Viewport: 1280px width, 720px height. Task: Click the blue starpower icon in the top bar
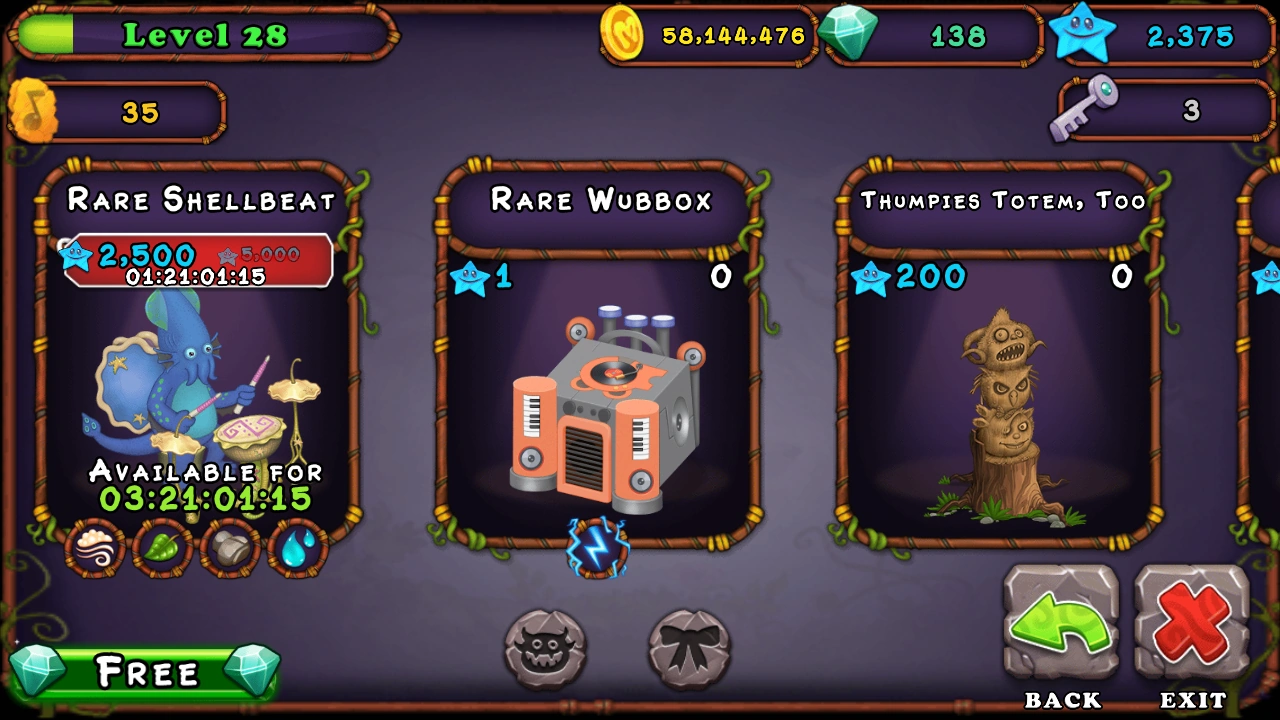tap(1083, 36)
